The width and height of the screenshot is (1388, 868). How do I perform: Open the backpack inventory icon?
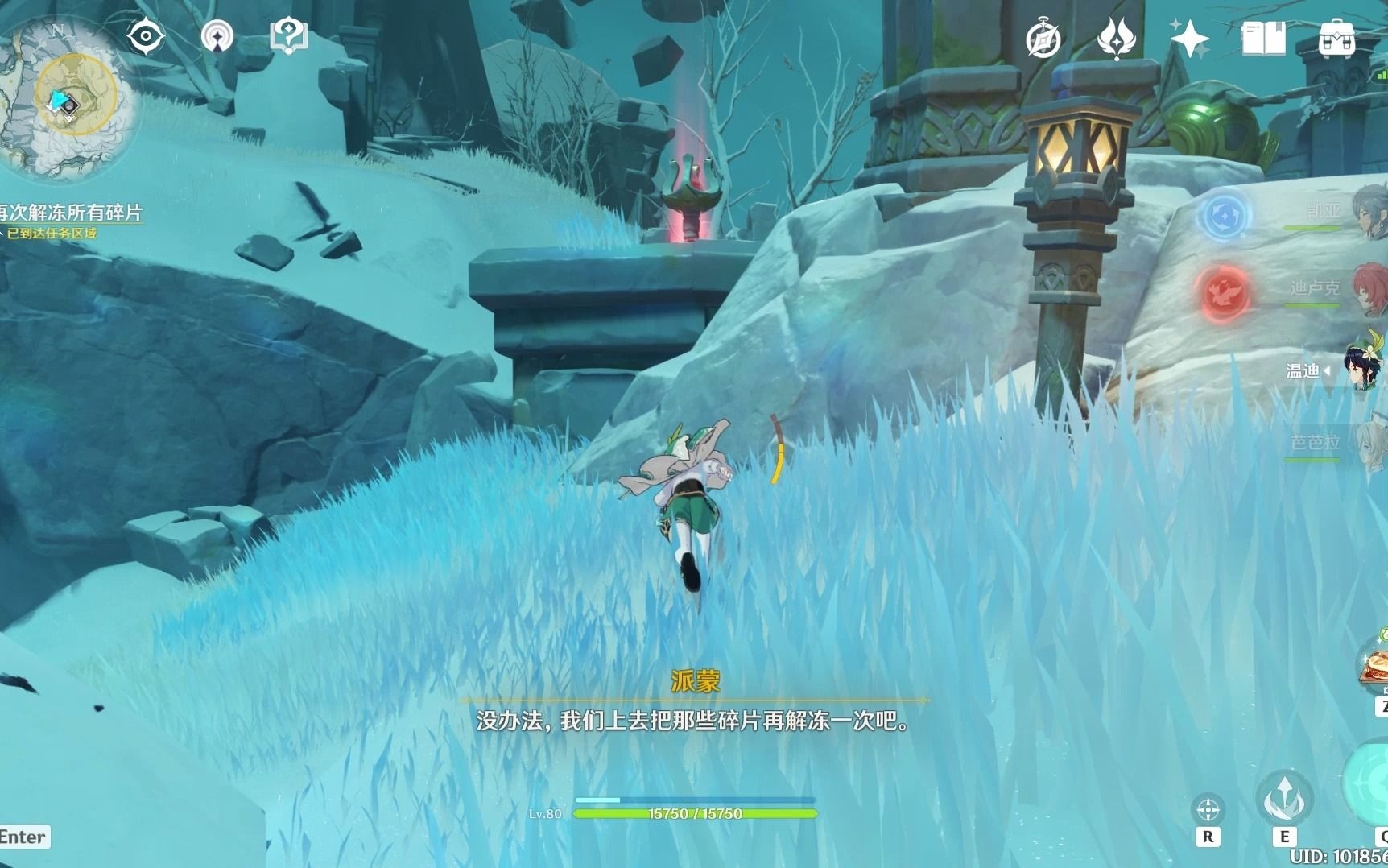[1336, 39]
